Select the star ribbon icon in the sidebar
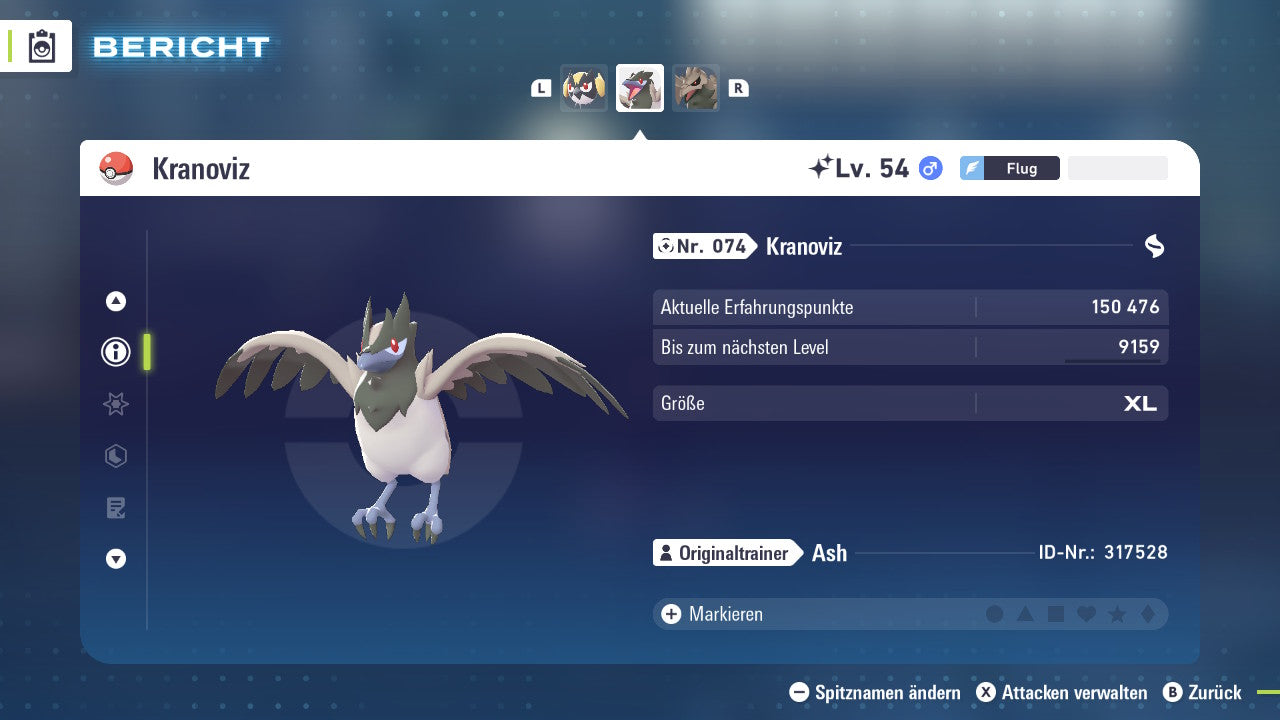Viewport: 1280px width, 720px height. [x=115, y=404]
